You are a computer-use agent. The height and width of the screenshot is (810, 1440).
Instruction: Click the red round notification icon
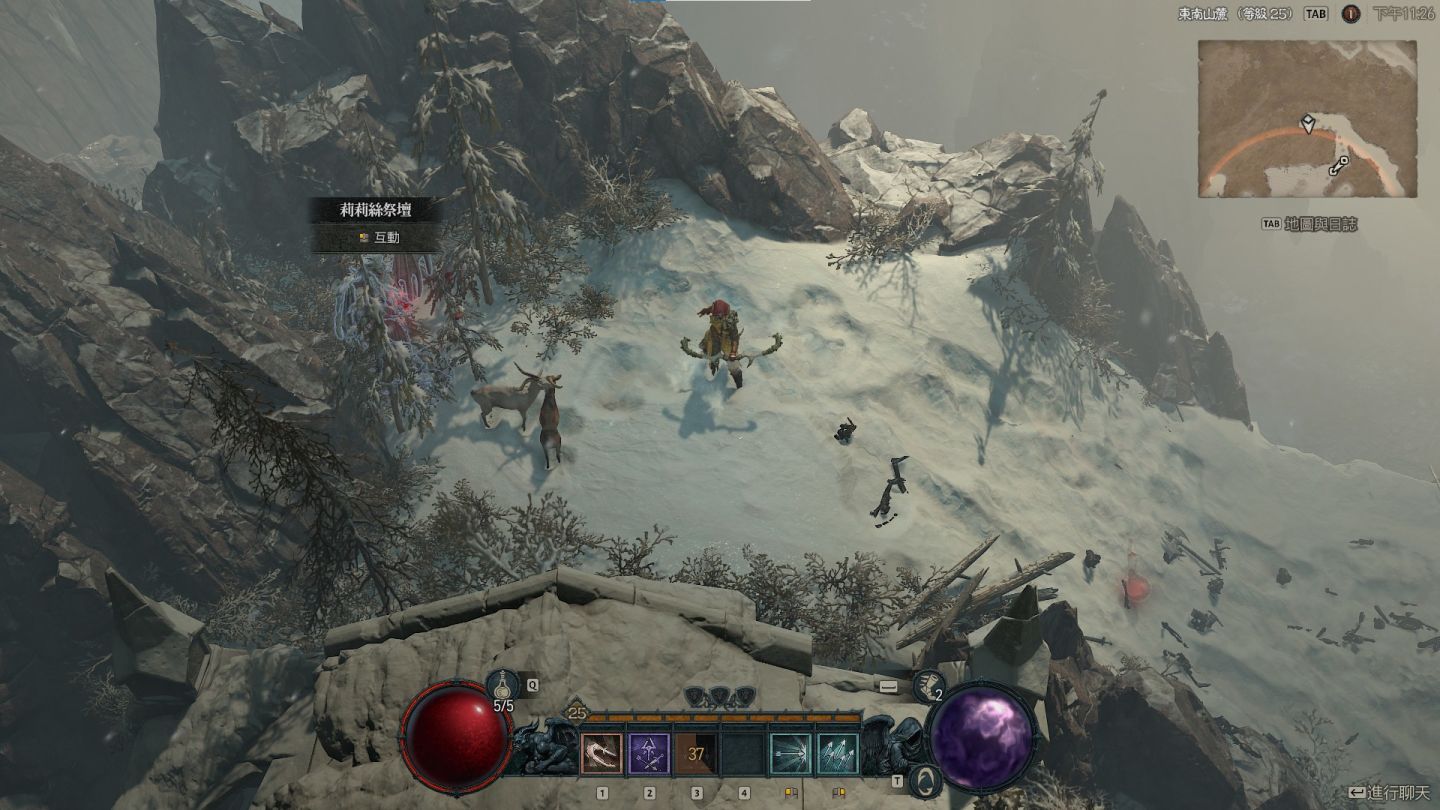coord(1350,14)
